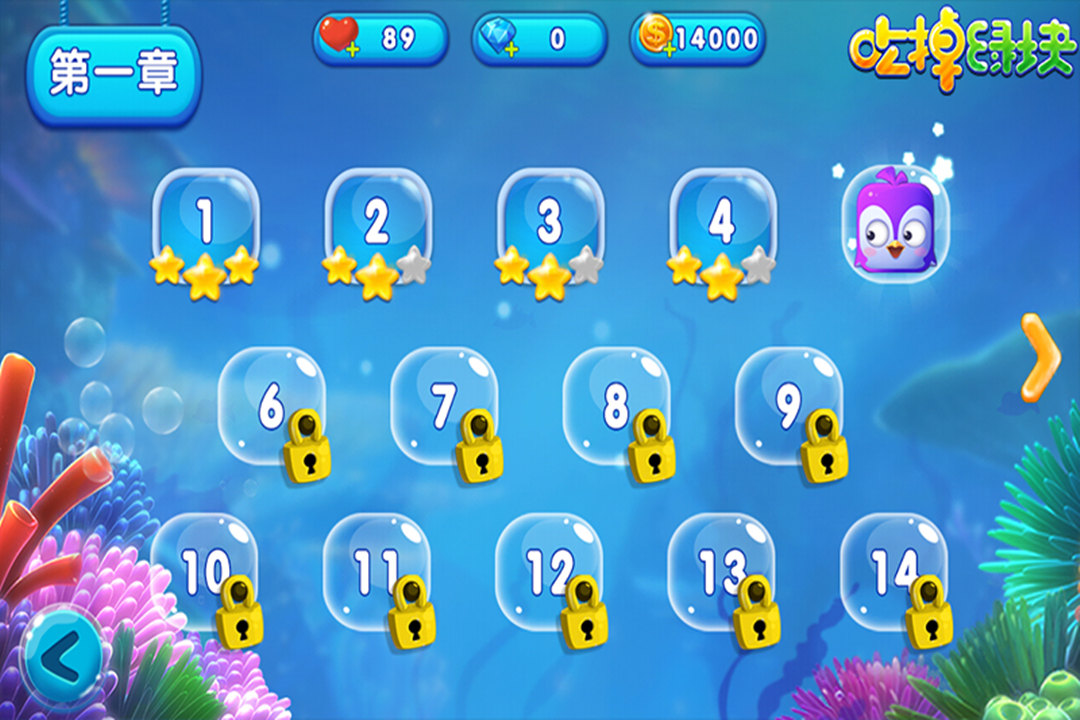This screenshot has height=720, width=1080.
Task: Start level 4 bubble
Action: tap(722, 222)
